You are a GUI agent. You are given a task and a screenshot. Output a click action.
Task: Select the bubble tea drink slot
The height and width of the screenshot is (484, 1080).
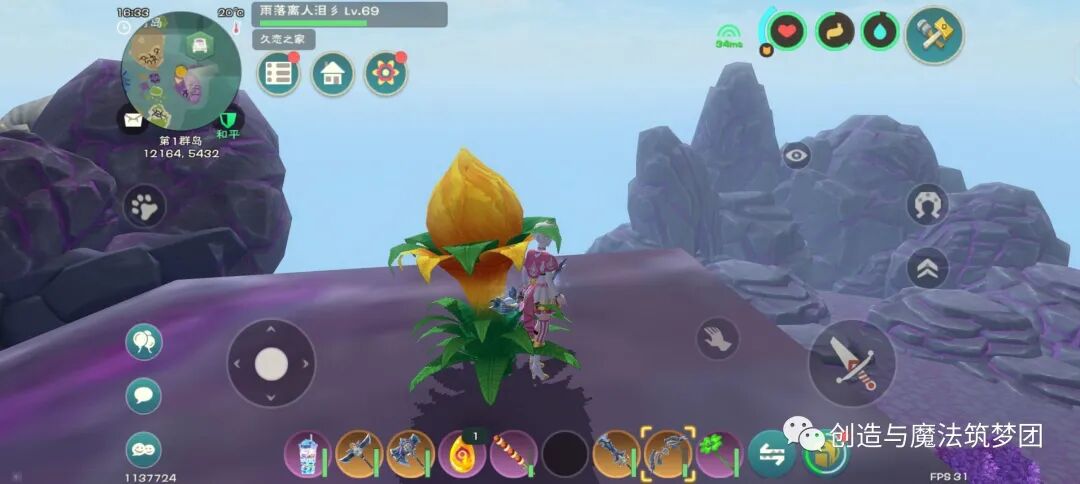(x=306, y=454)
